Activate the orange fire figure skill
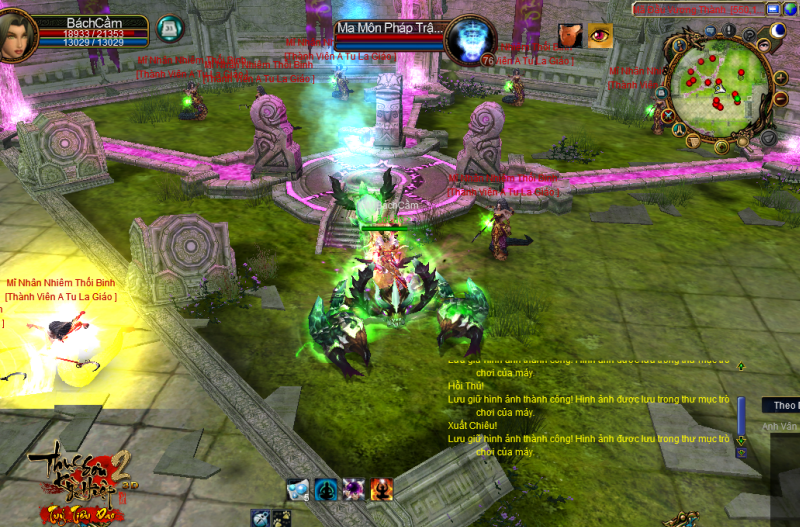This screenshot has width=800, height=527. pyautogui.click(x=382, y=489)
